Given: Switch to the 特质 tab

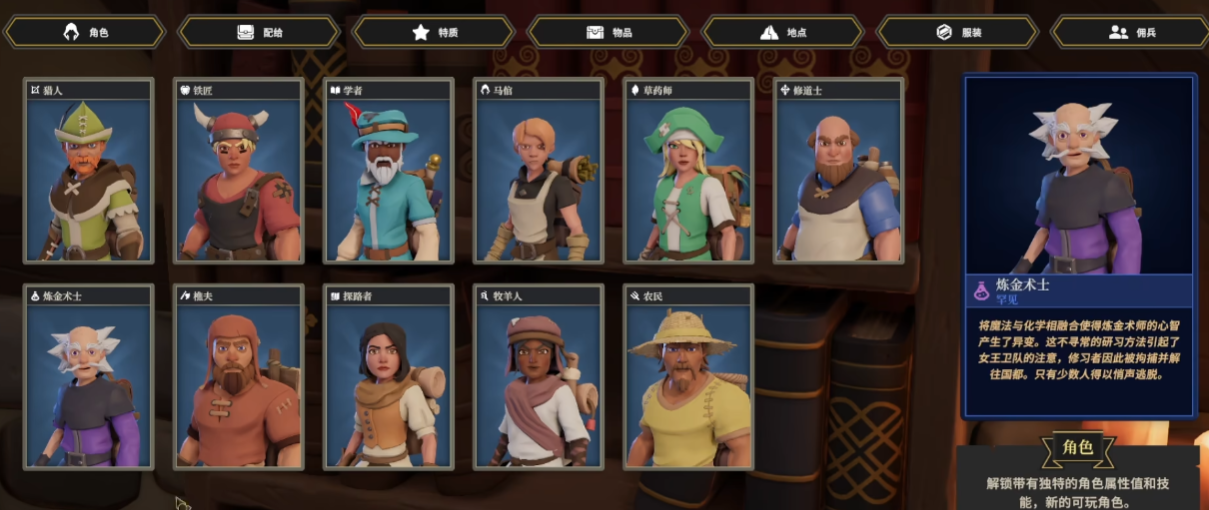Looking at the screenshot, I should [x=435, y=32].
